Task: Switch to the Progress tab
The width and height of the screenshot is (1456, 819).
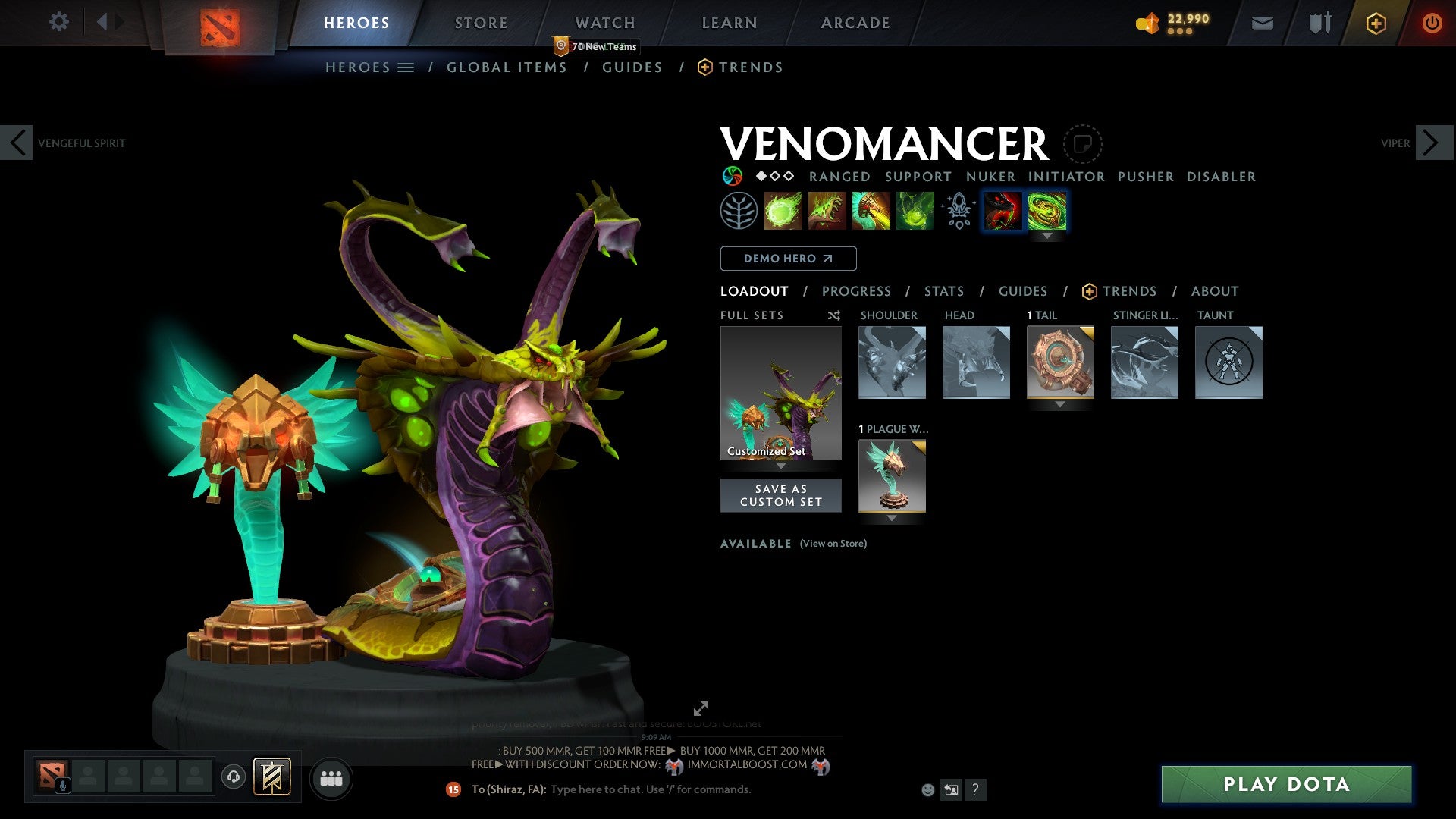Action: click(x=857, y=290)
